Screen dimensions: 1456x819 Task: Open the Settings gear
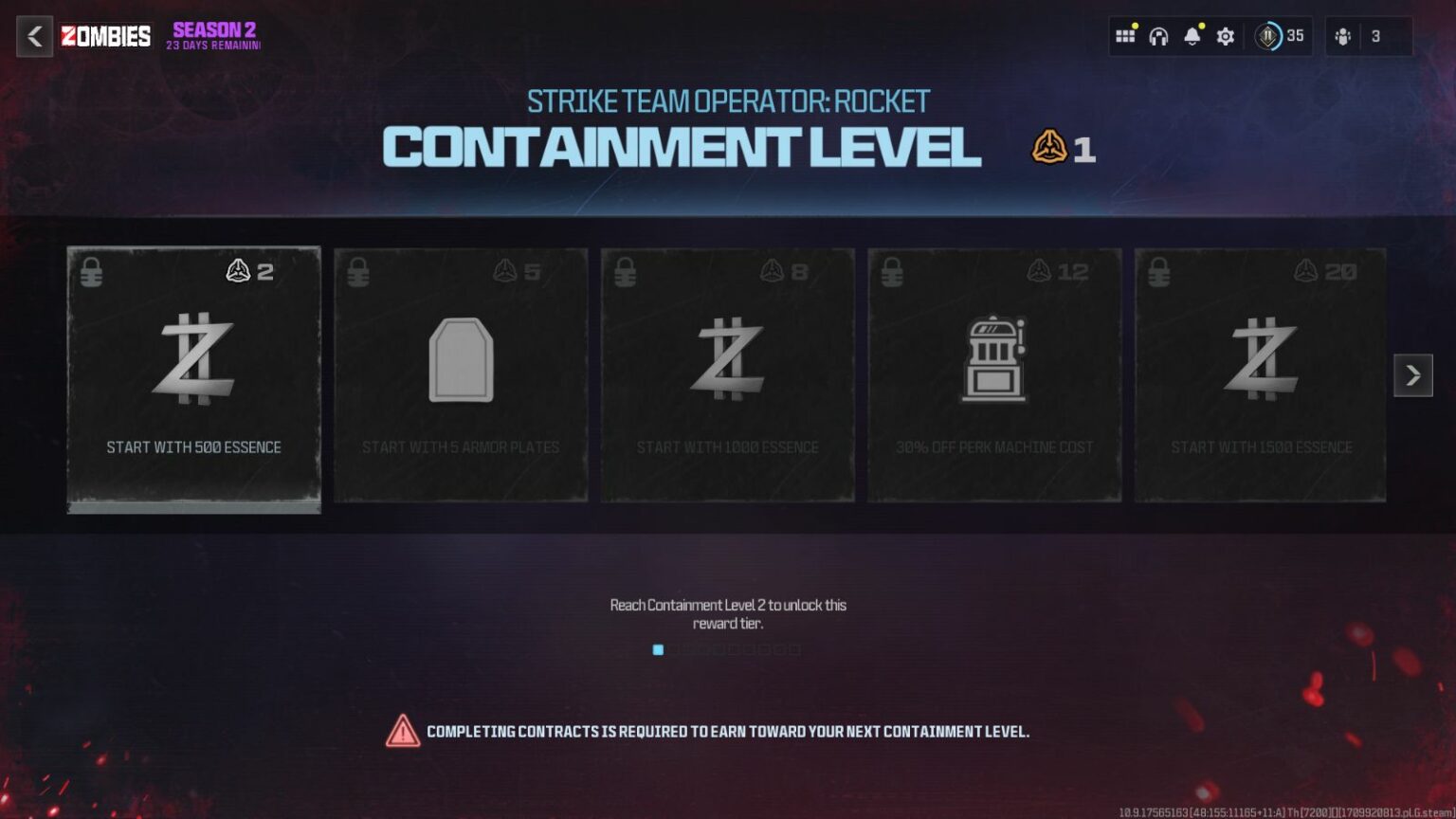click(x=1225, y=35)
